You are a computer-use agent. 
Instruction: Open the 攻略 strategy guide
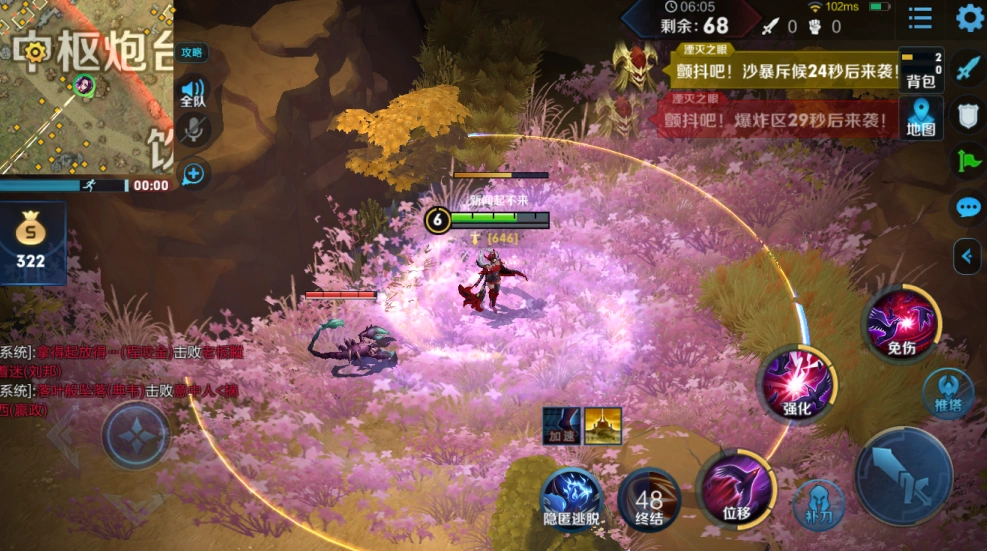tap(191, 52)
